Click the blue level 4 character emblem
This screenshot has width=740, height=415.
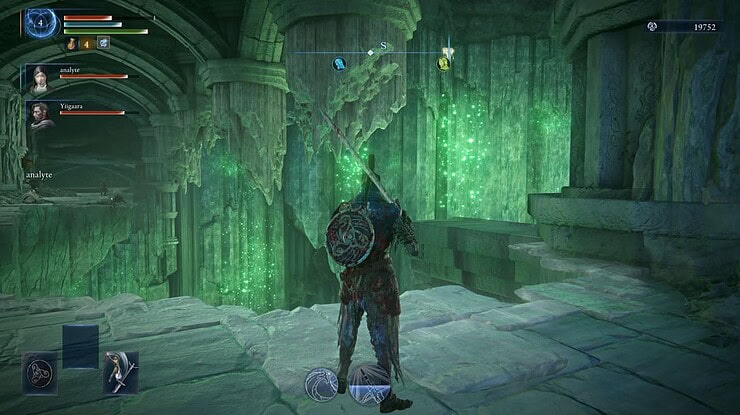pyautogui.click(x=41, y=20)
